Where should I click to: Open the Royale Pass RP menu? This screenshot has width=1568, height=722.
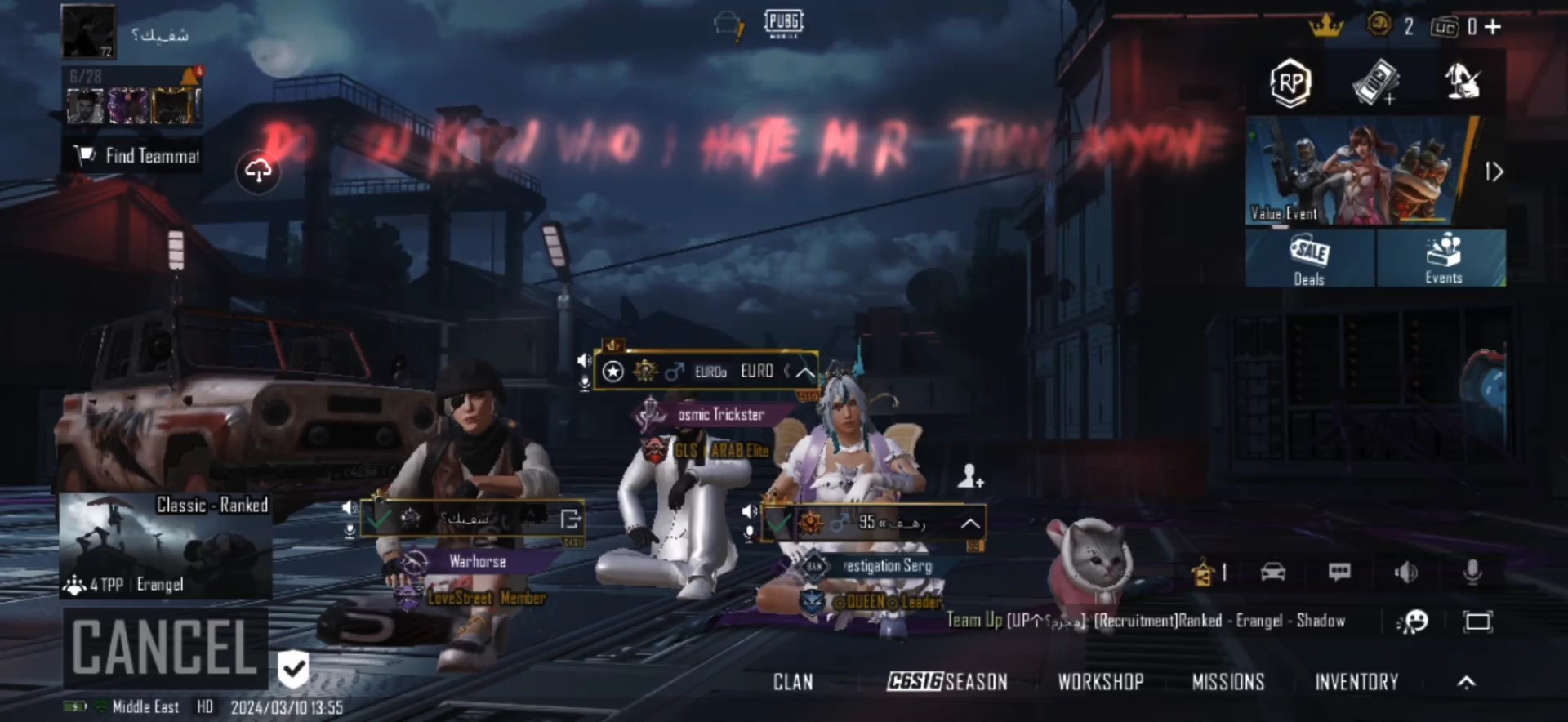(1290, 82)
